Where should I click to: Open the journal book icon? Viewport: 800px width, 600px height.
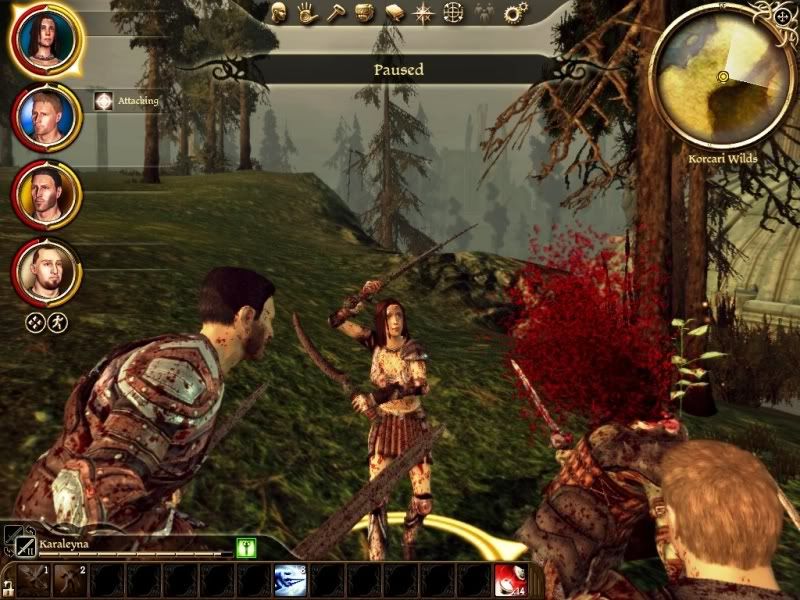pyautogui.click(x=395, y=13)
